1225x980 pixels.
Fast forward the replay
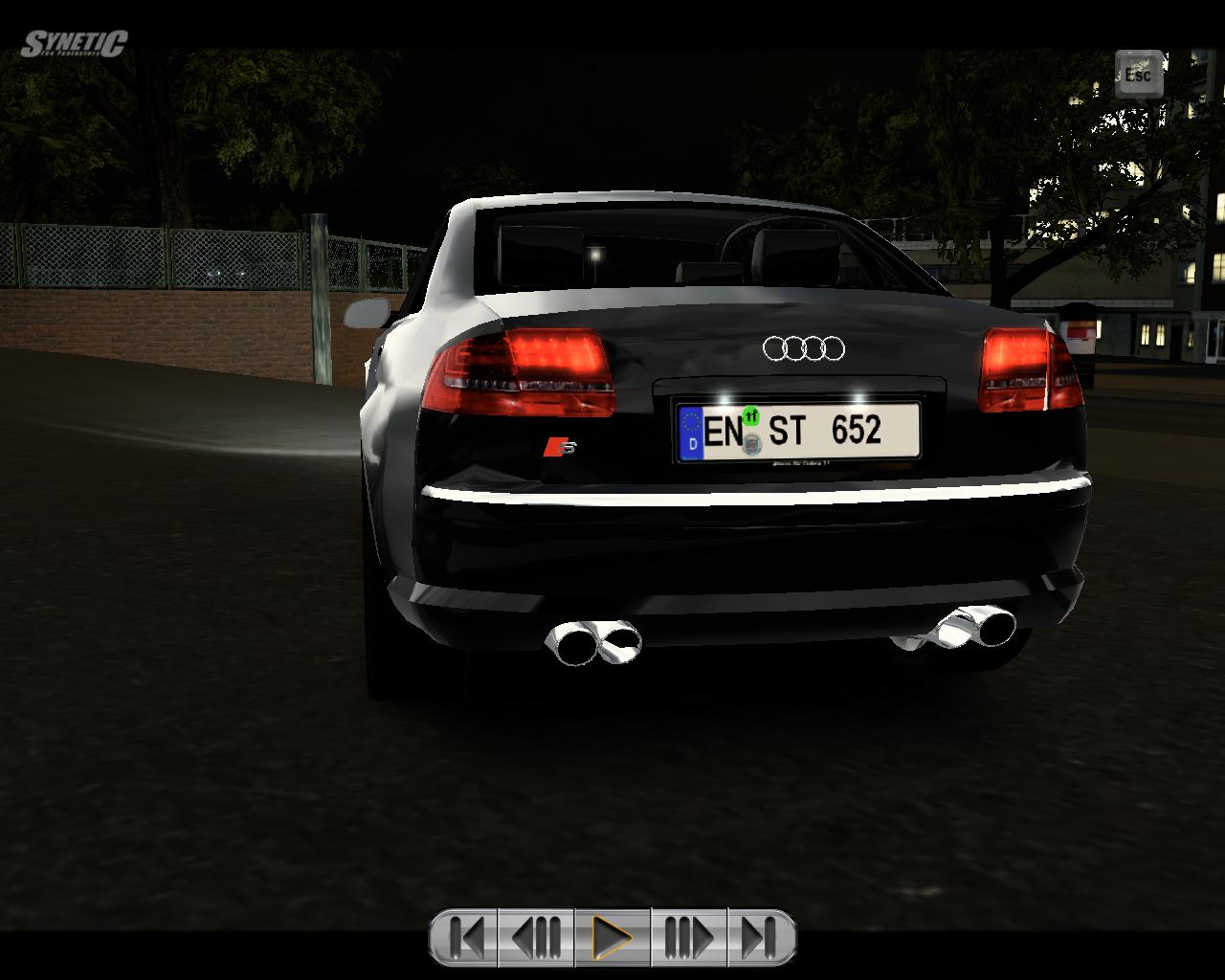[688, 937]
